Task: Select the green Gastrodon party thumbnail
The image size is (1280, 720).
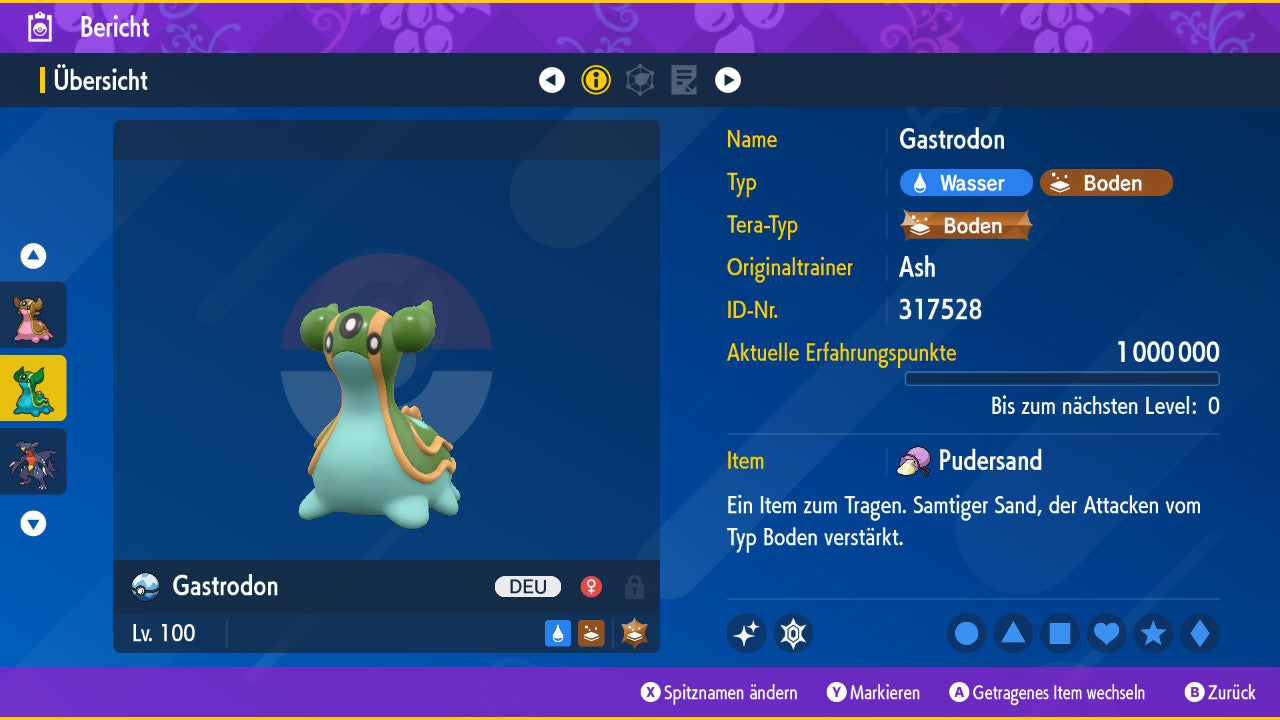Action: click(x=33, y=388)
